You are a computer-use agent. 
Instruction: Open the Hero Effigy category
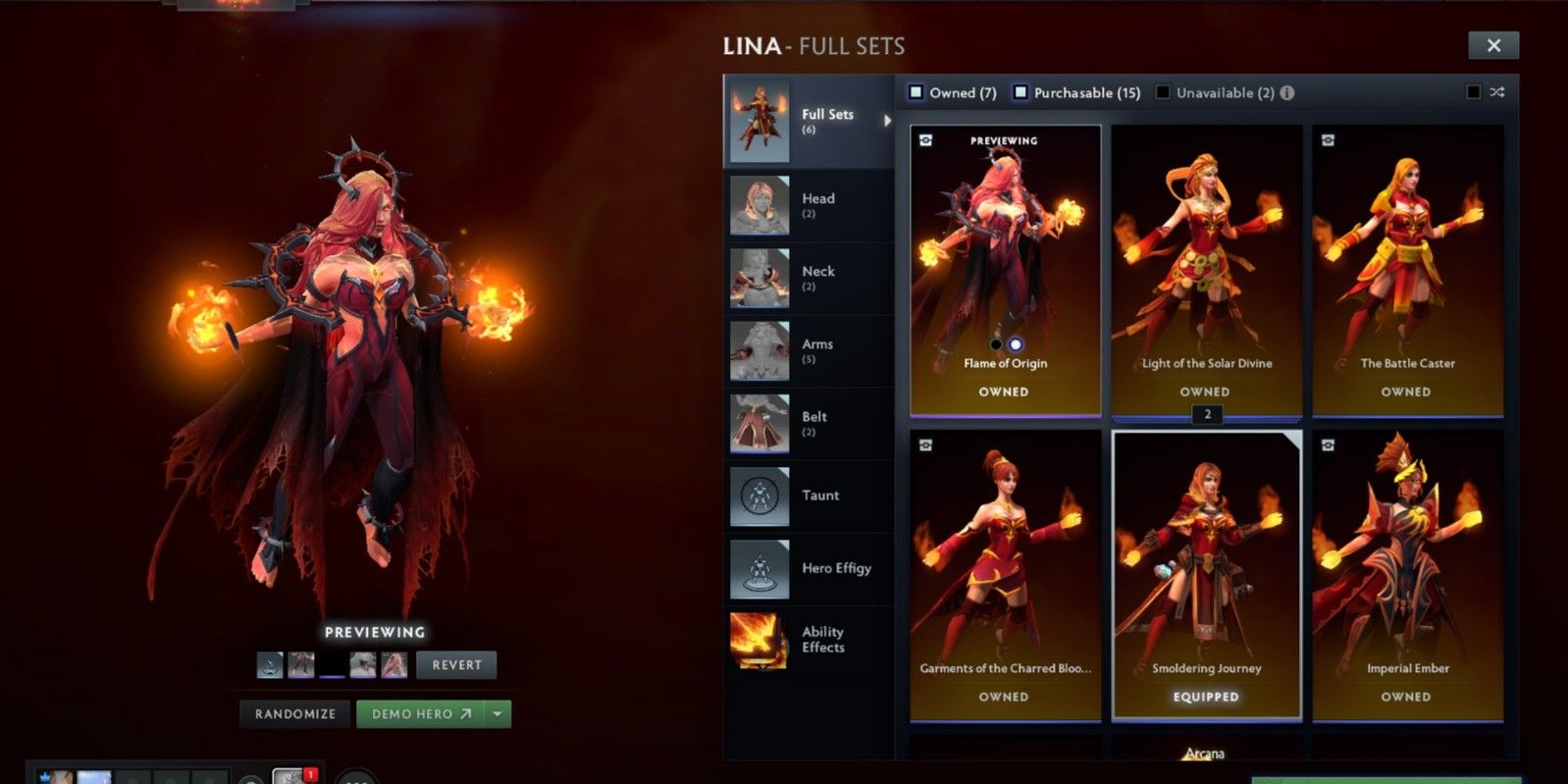coord(808,568)
